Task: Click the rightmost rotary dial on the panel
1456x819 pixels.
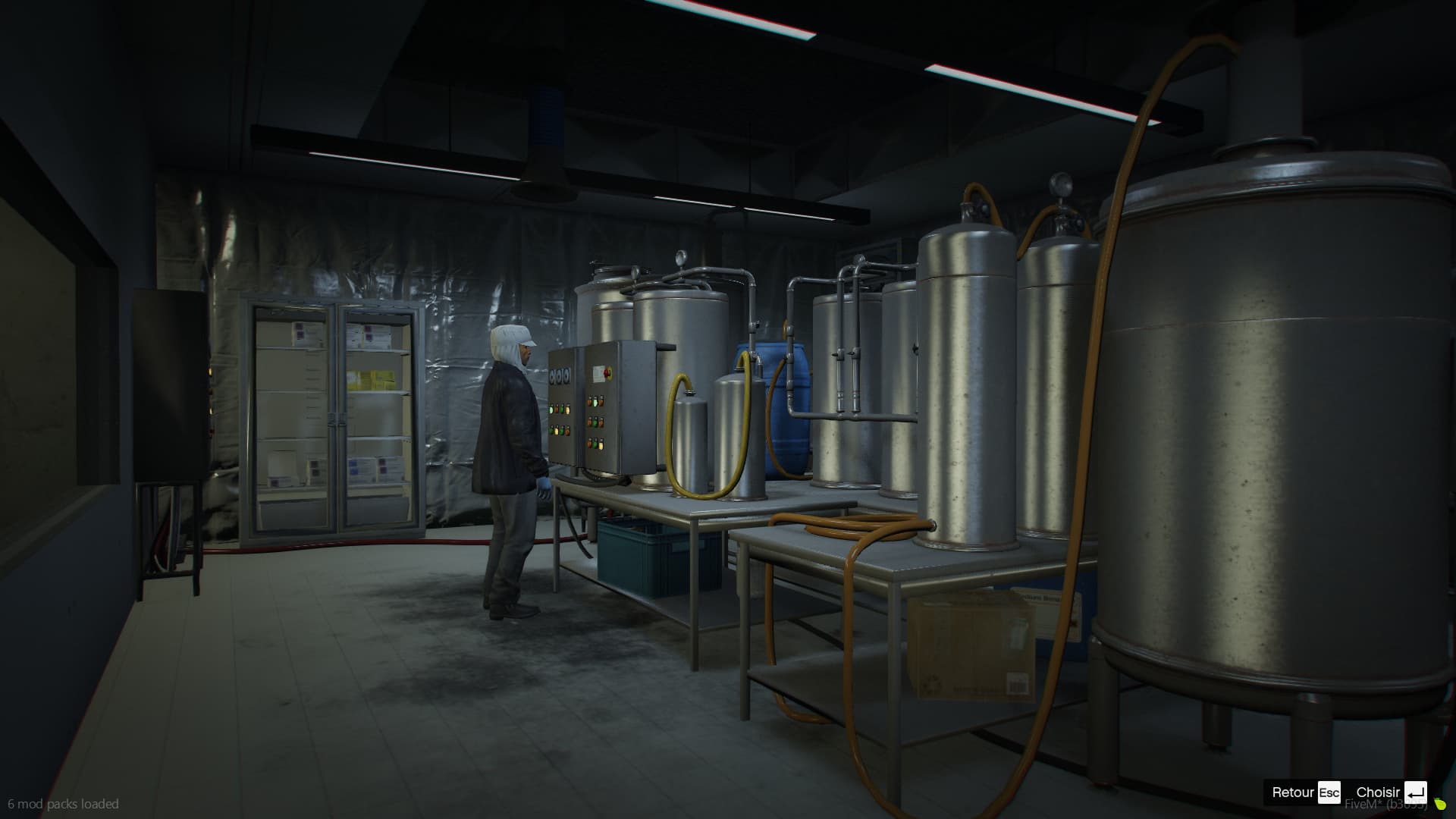Action: (566, 375)
